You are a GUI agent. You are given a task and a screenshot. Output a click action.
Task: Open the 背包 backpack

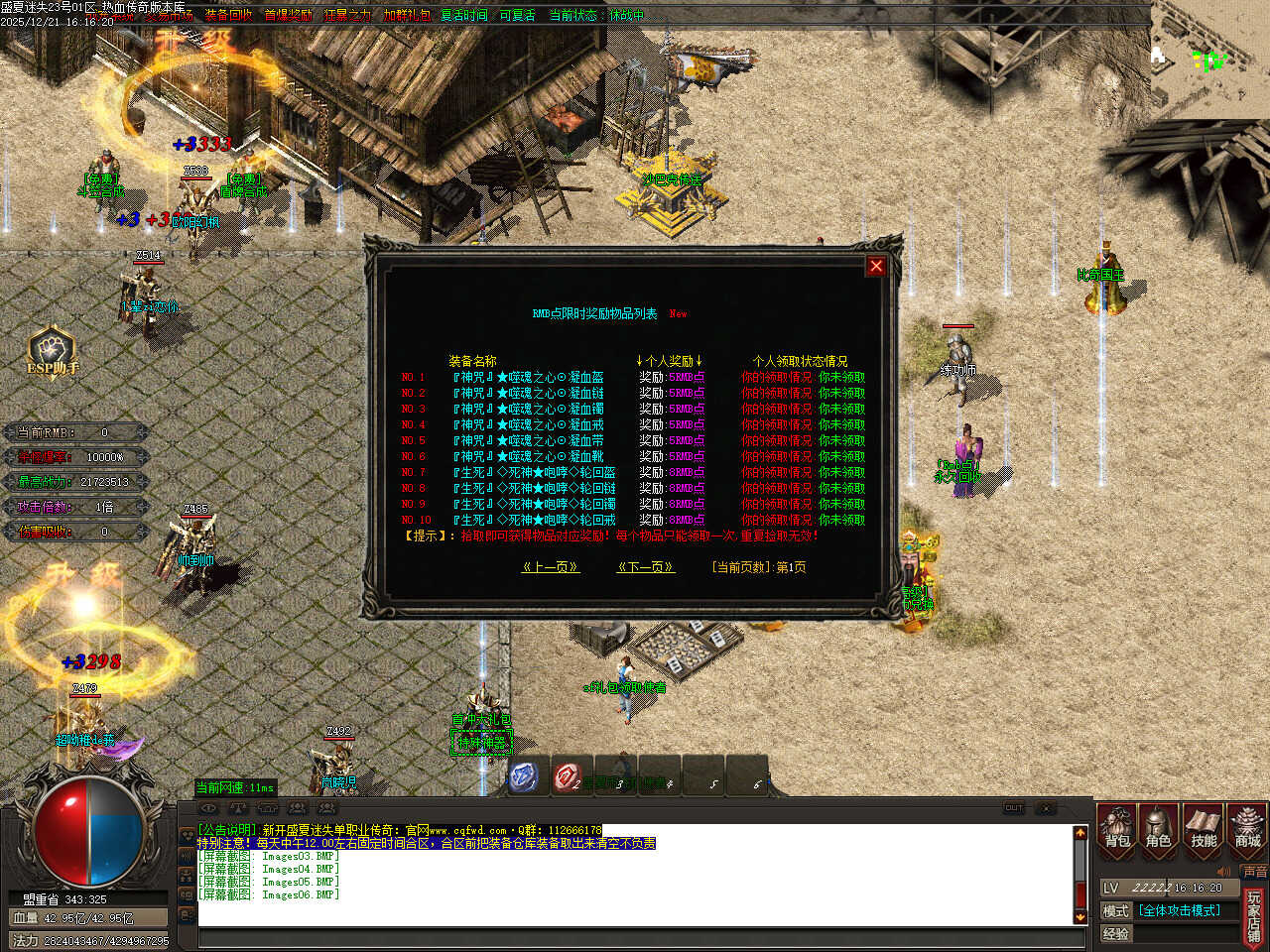coord(1117,828)
